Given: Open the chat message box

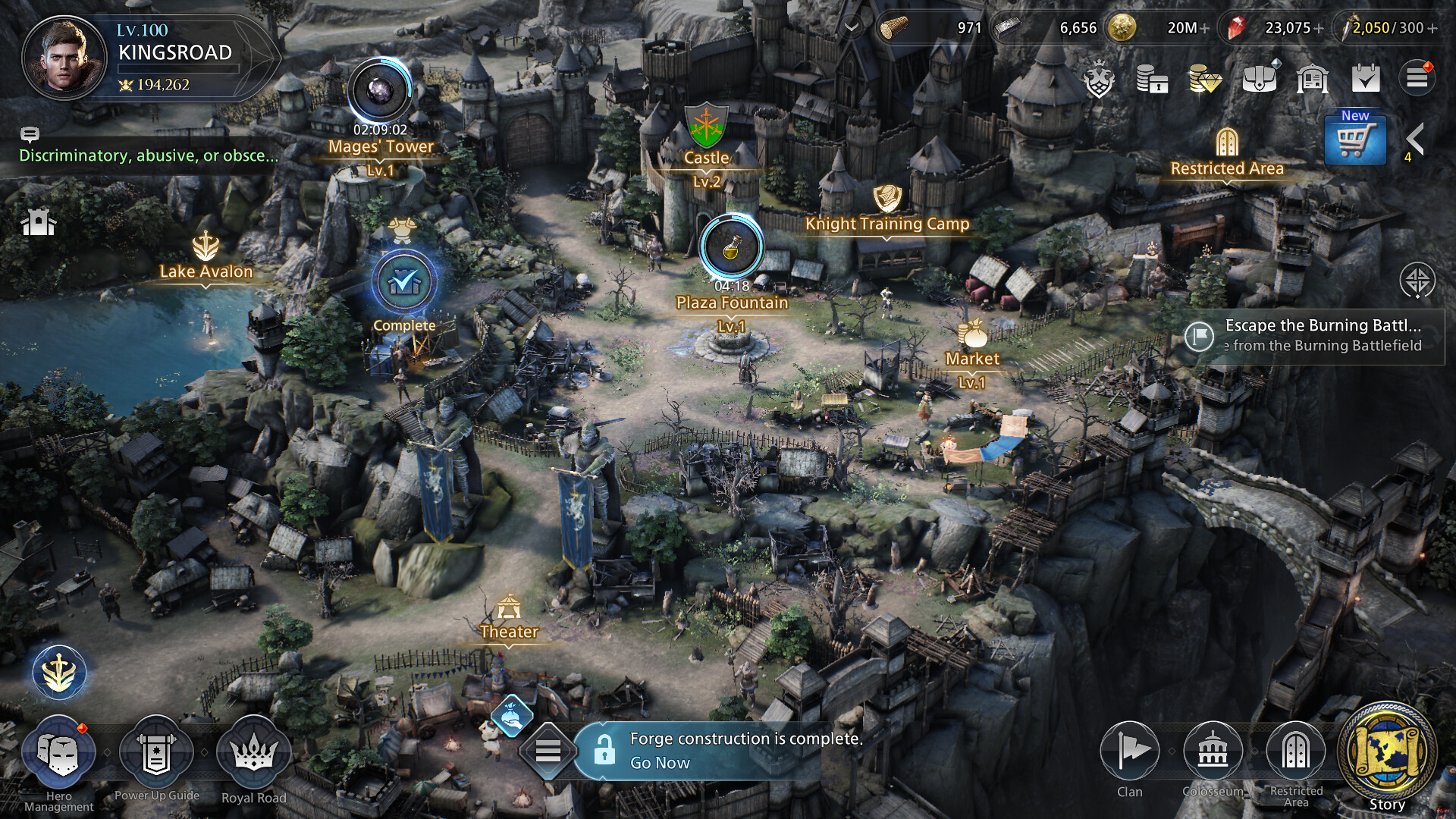Looking at the screenshot, I should pos(148,155).
